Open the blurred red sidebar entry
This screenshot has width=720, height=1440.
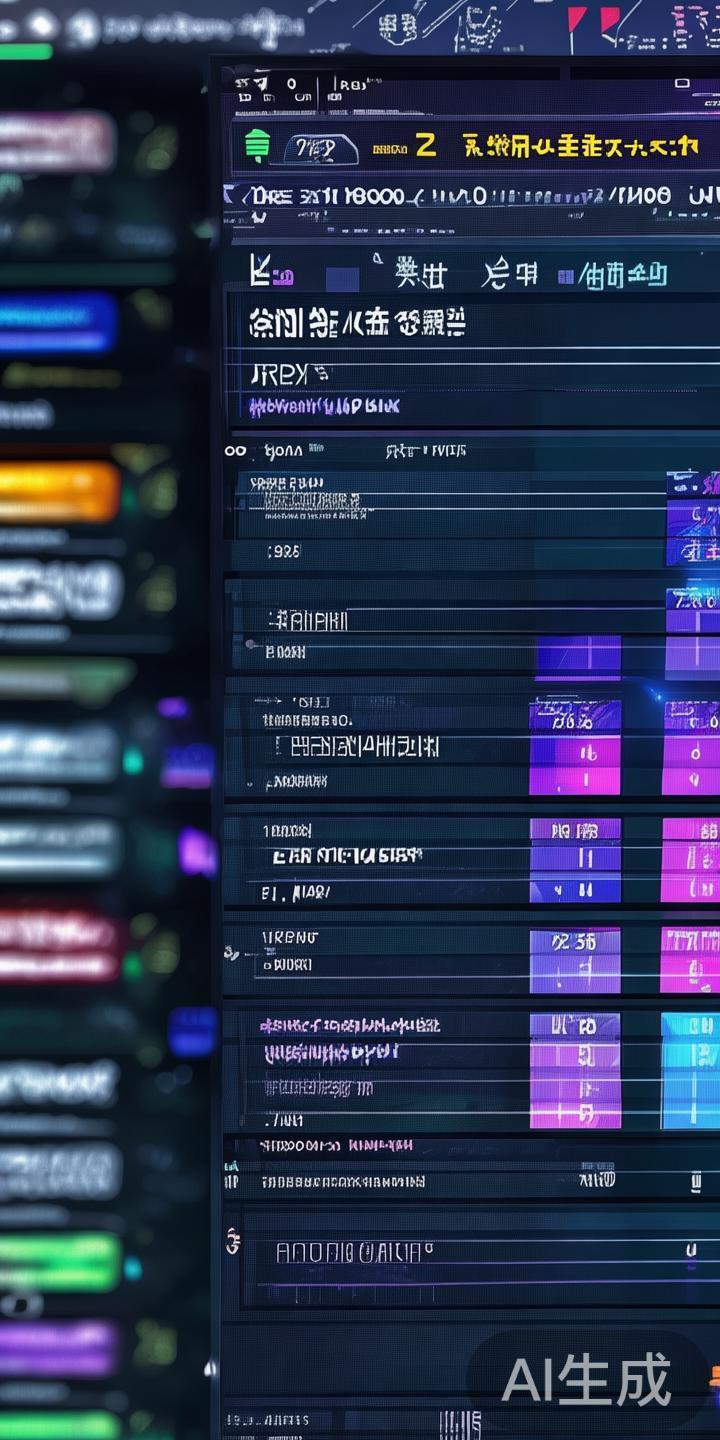click(58, 945)
